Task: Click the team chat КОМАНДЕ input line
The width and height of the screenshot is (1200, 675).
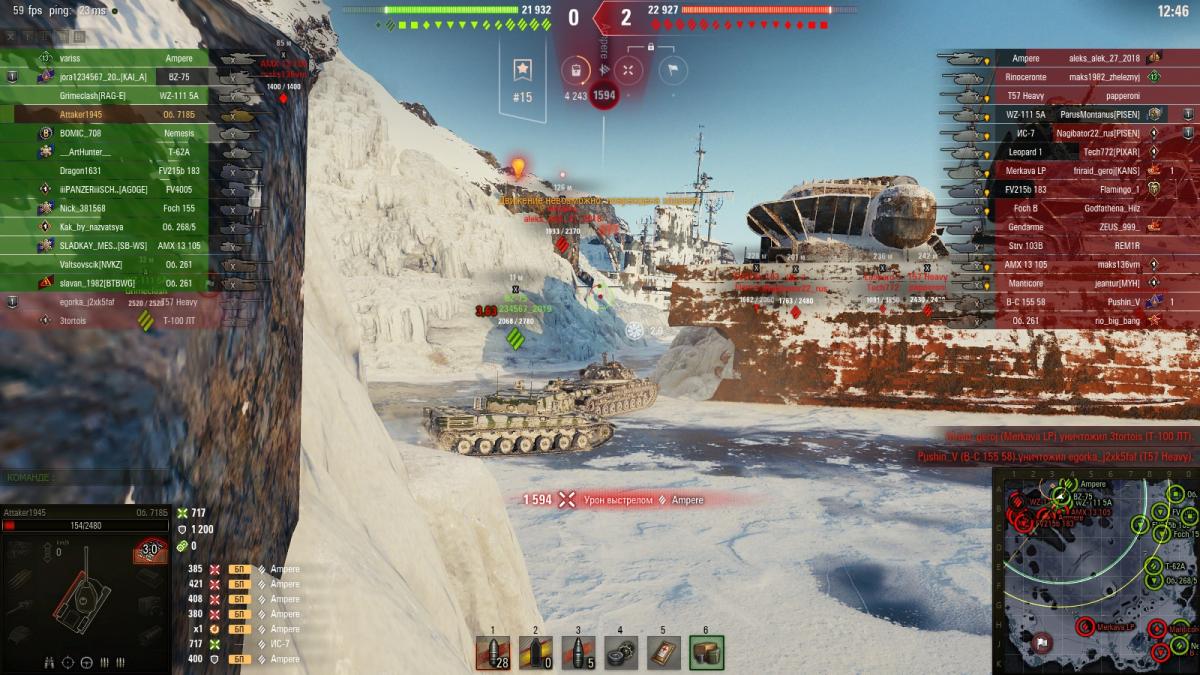Action: (80, 478)
